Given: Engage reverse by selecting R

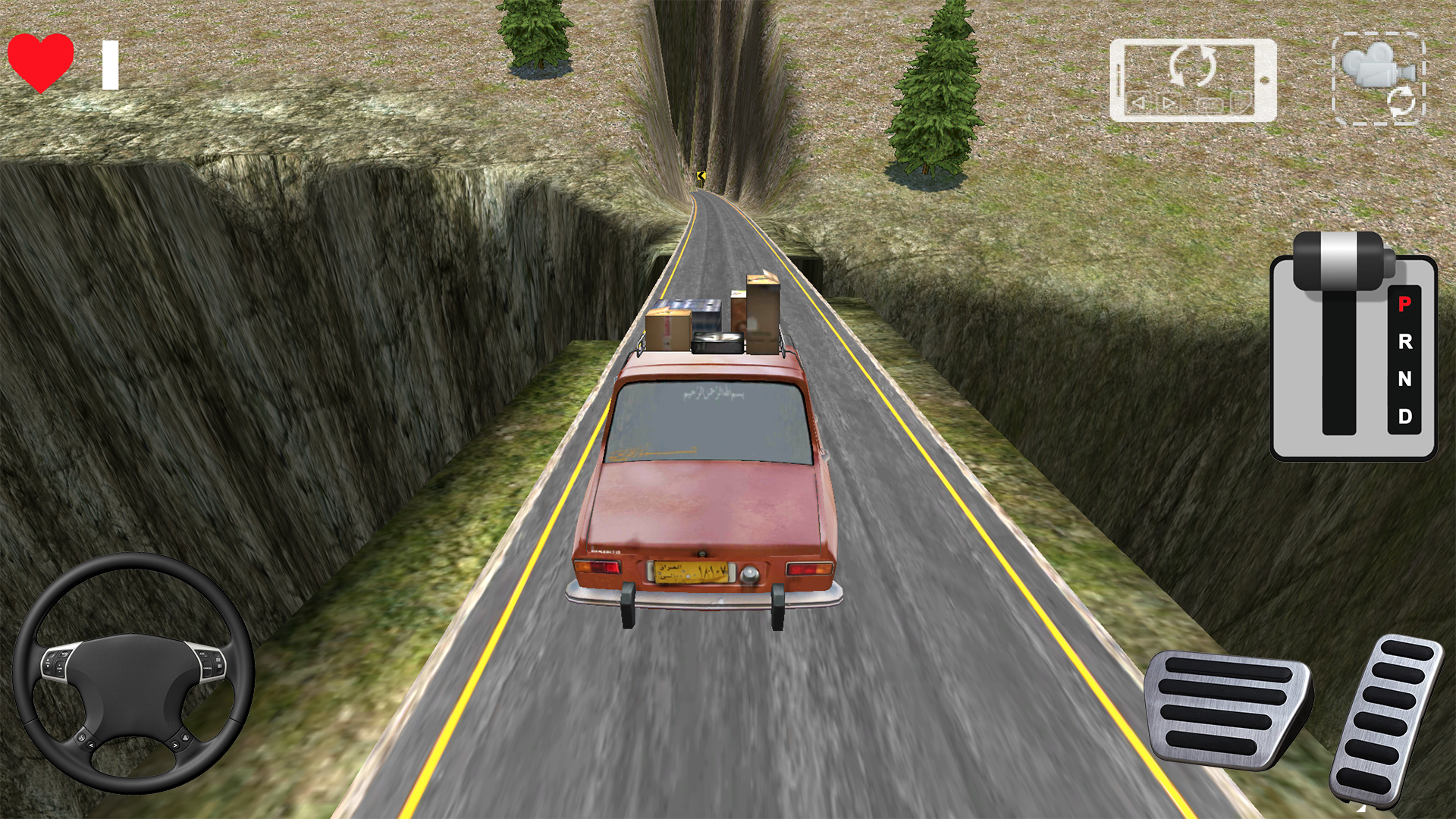Looking at the screenshot, I should click(1405, 342).
